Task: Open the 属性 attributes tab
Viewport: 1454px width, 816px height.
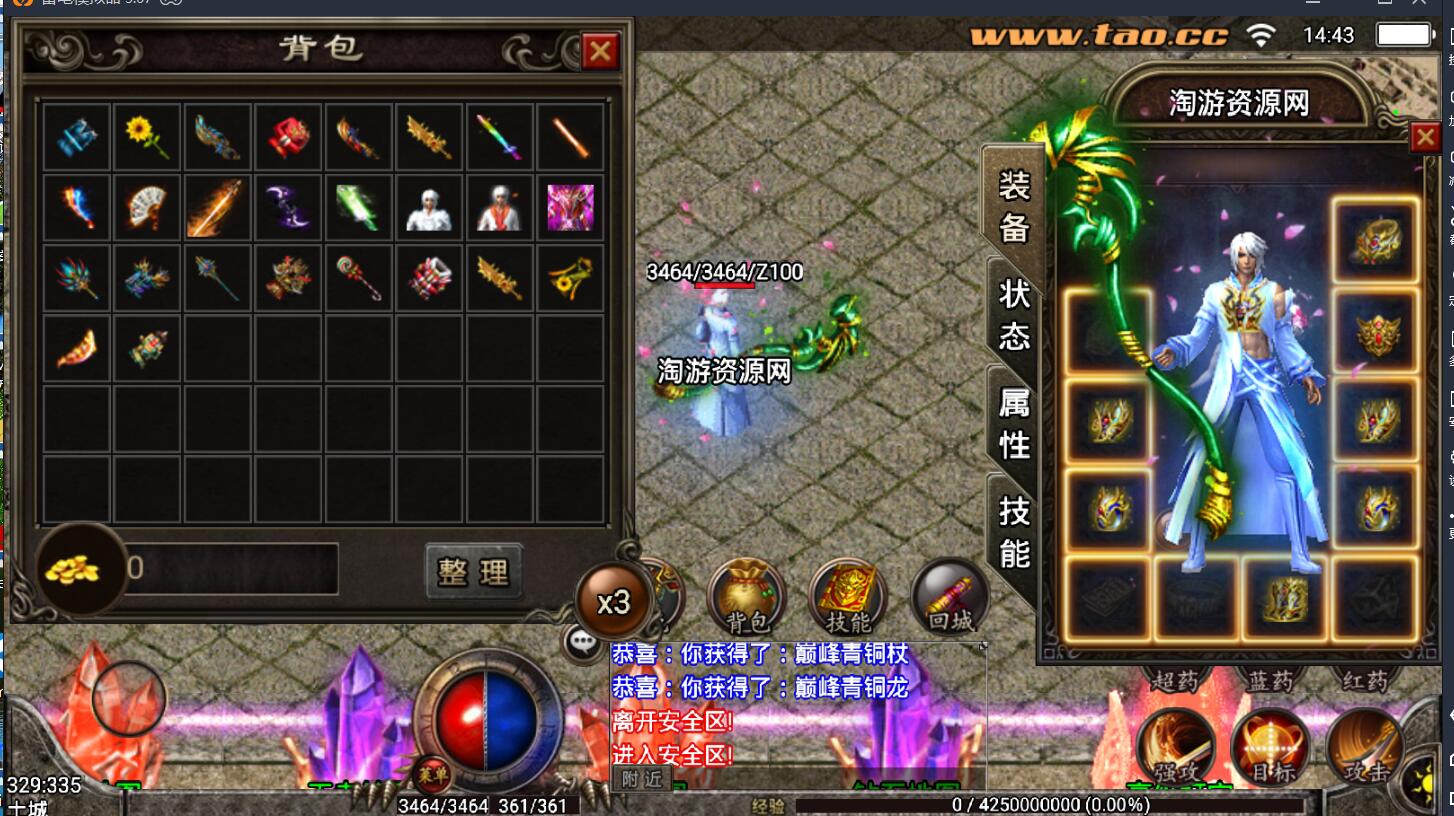Action: tap(1014, 422)
